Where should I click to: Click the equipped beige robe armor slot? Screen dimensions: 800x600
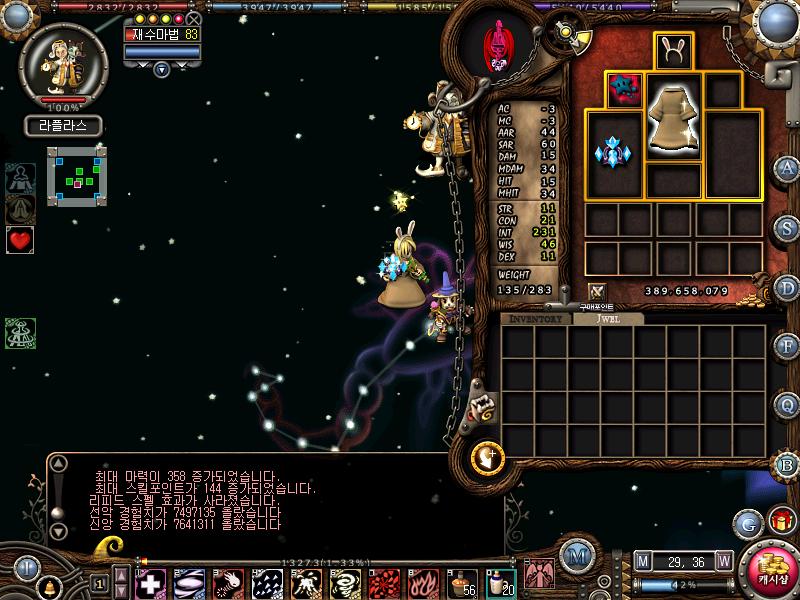pos(674,118)
